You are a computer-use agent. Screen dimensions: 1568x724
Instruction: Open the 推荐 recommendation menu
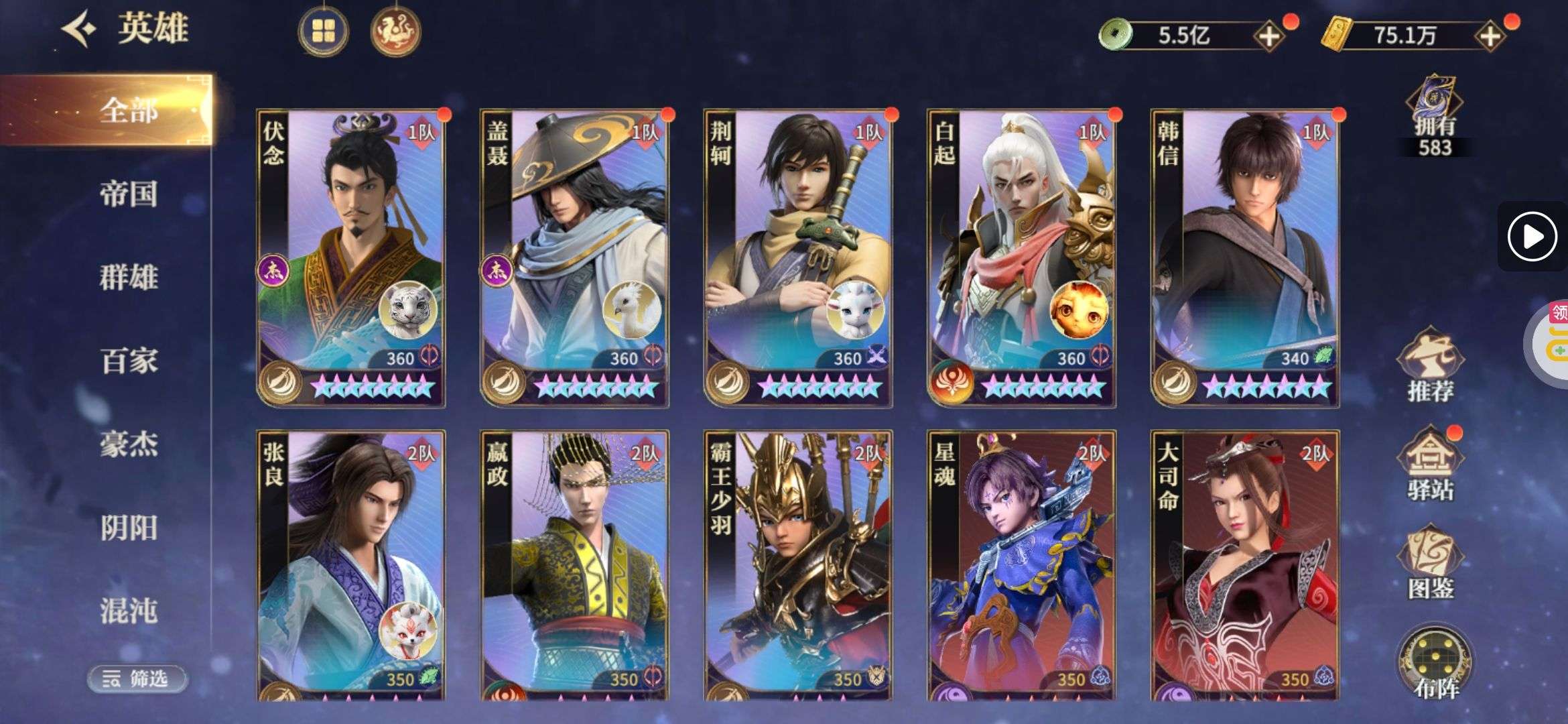[1430, 365]
